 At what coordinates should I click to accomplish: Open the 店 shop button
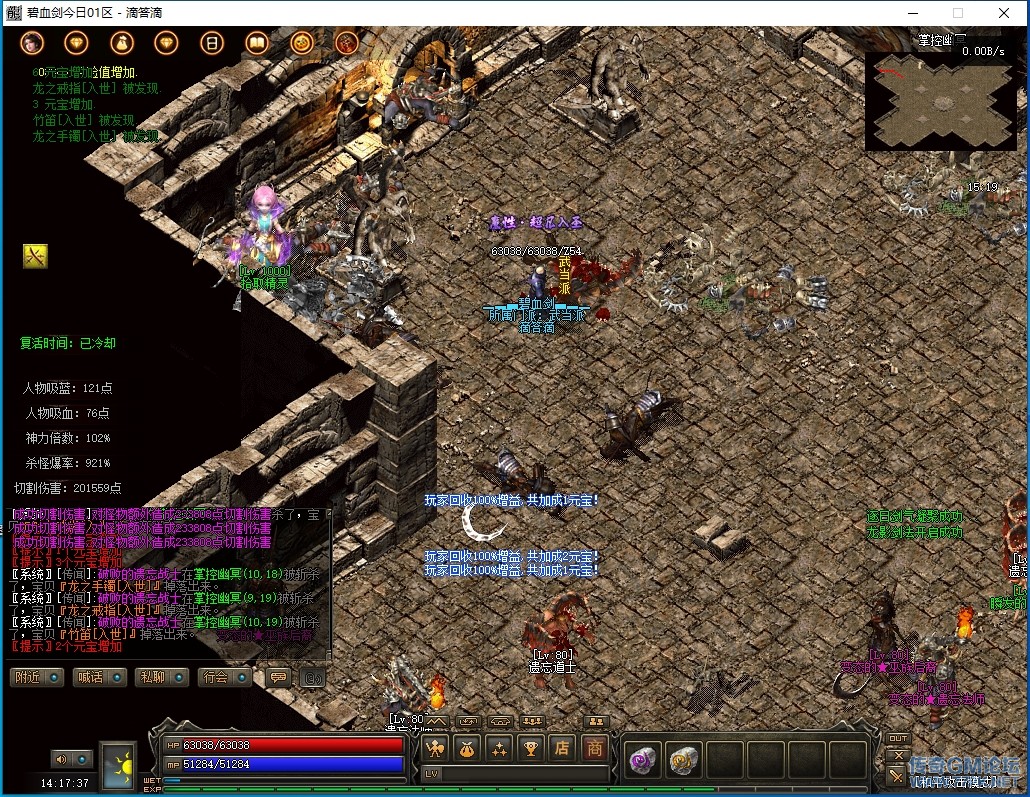click(562, 748)
